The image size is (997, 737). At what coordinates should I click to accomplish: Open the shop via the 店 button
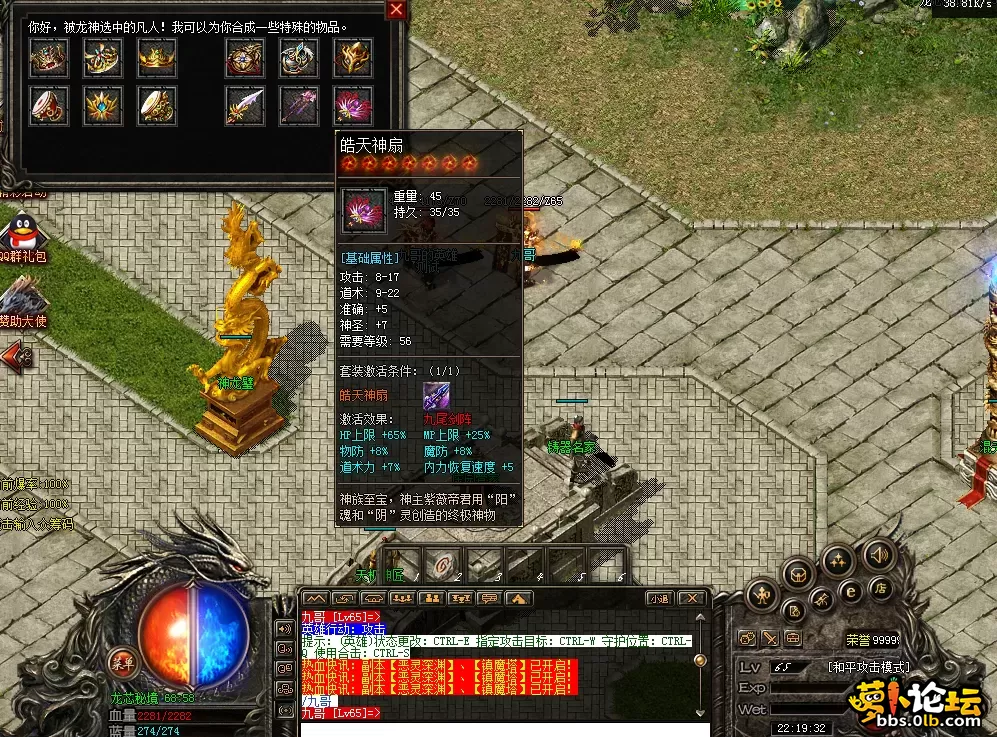pos(880,588)
